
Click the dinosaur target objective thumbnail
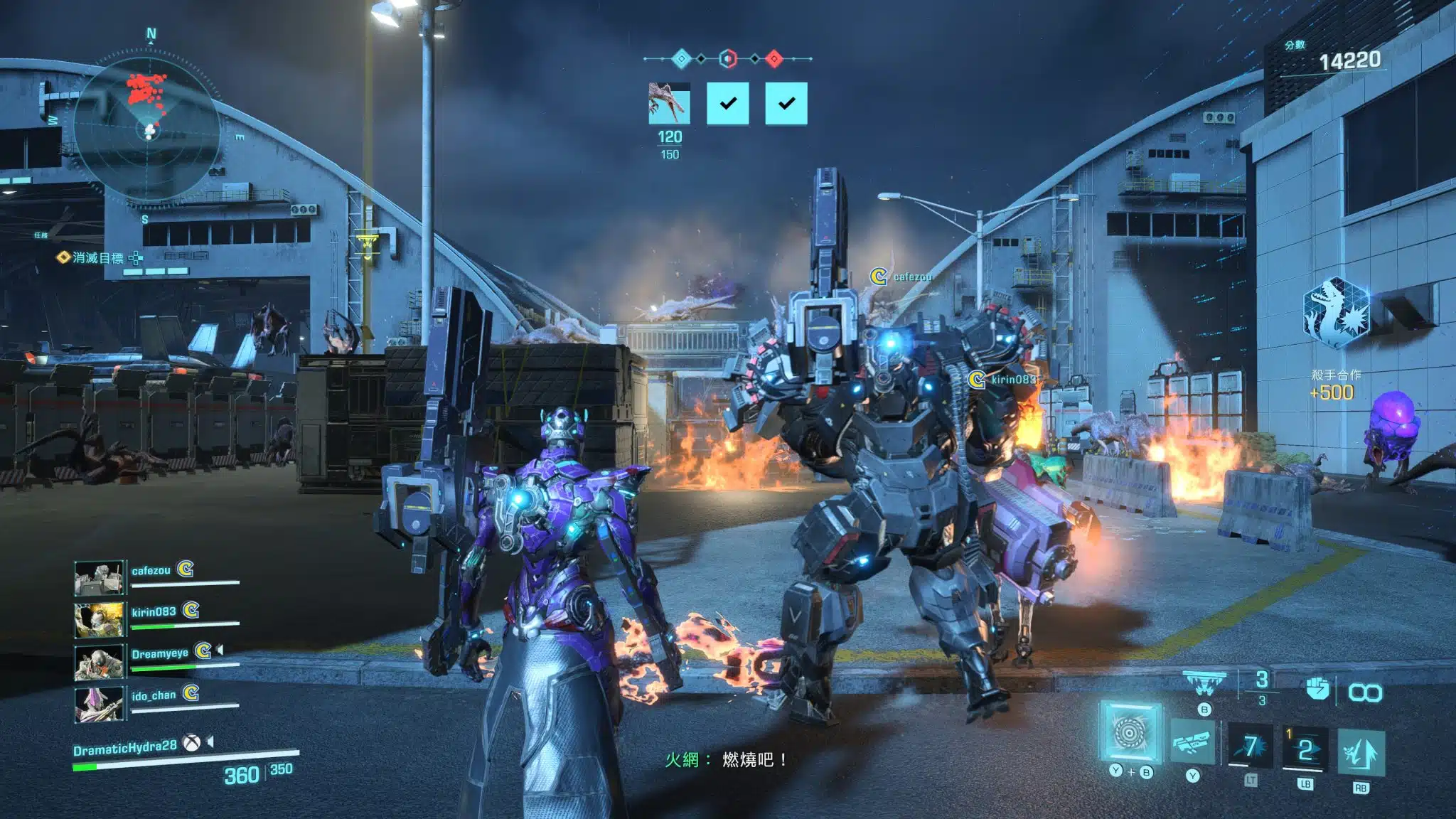pyautogui.click(x=669, y=104)
